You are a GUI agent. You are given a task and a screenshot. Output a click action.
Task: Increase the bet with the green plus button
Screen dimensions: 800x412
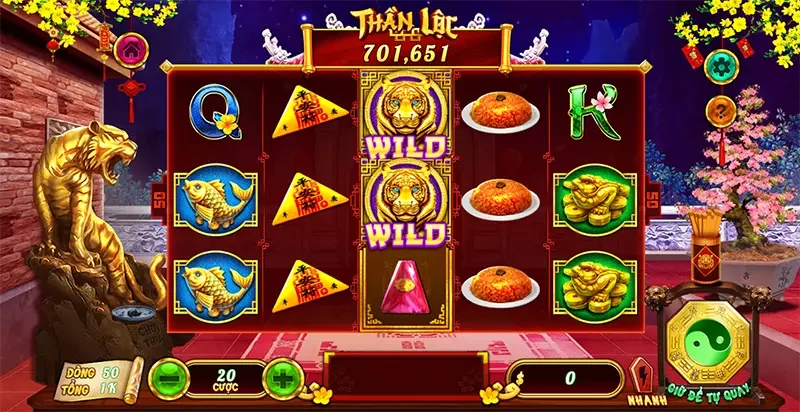click(x=284, y=378)
